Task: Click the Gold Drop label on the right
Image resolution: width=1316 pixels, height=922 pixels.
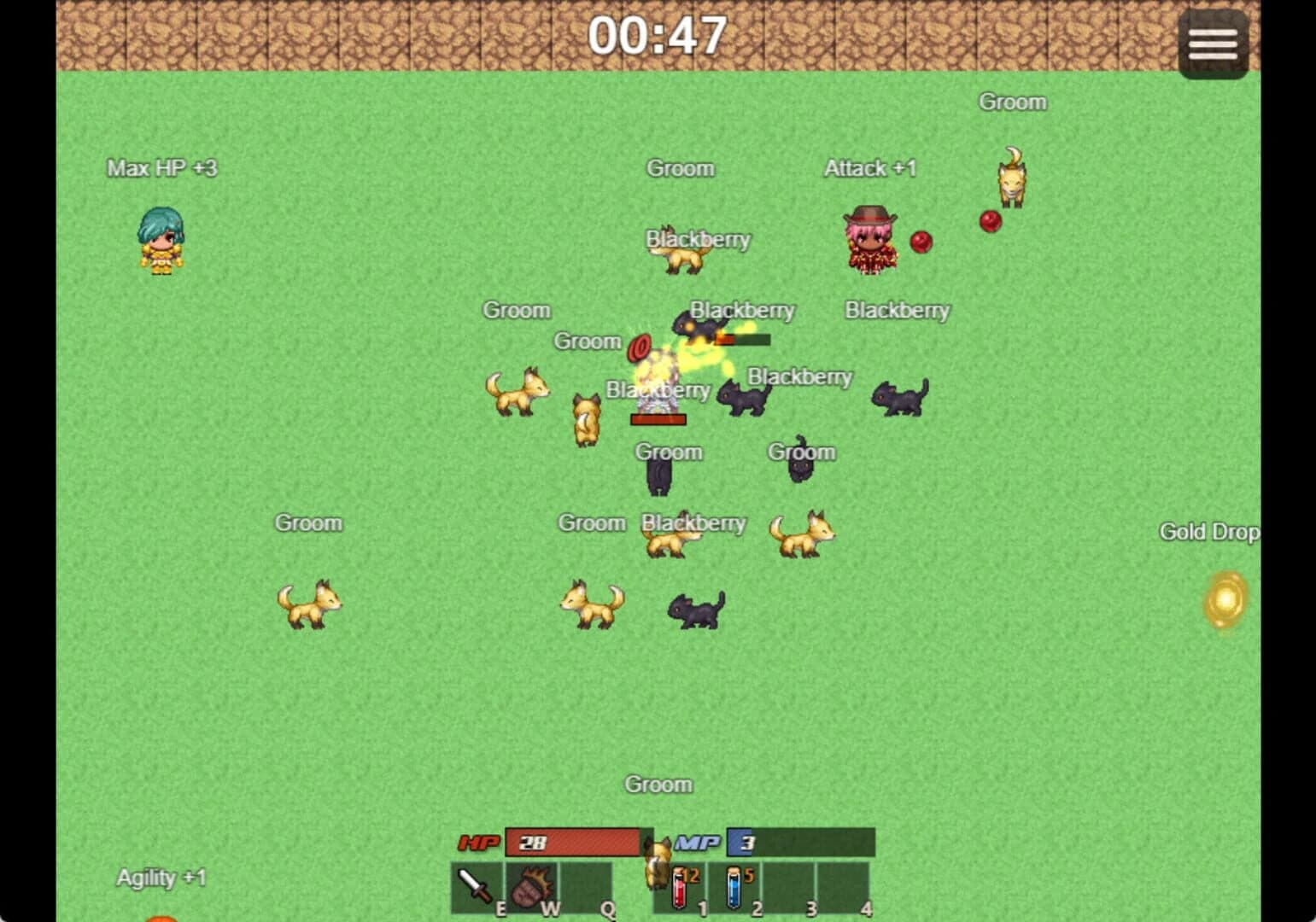Action: pos(1209,531)
